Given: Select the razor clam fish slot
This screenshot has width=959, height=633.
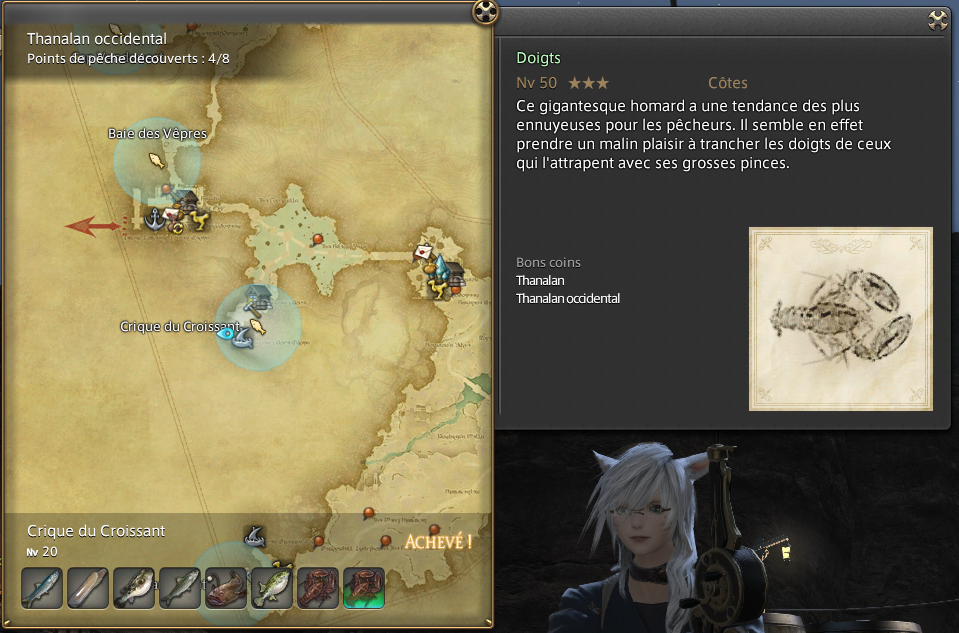Looking at the screenshot, I should click(x=87, y=588).
